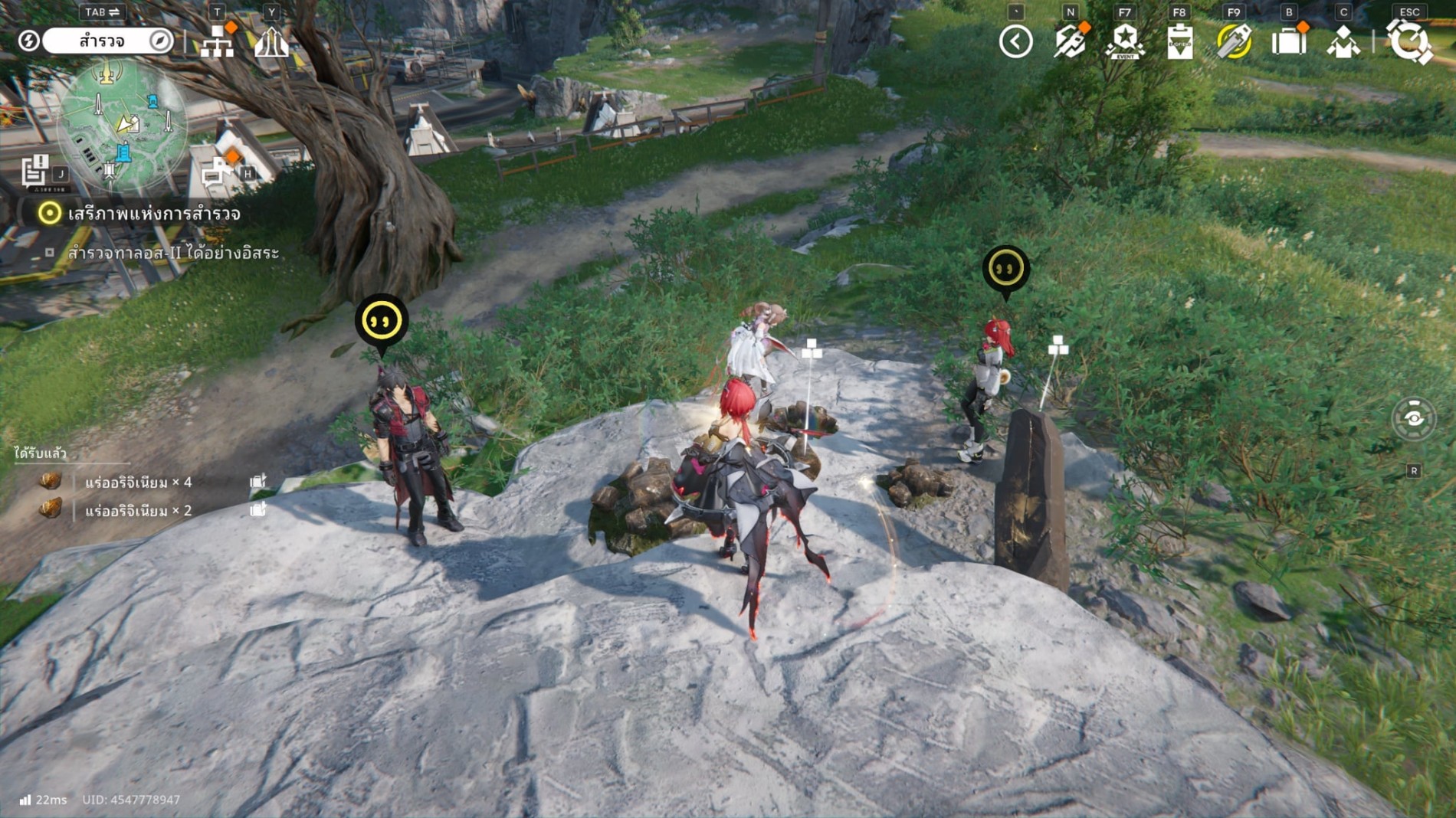Open the Endfield clipboard icon
Screen dimensions: 1456x818
[x=1179, y=41]
